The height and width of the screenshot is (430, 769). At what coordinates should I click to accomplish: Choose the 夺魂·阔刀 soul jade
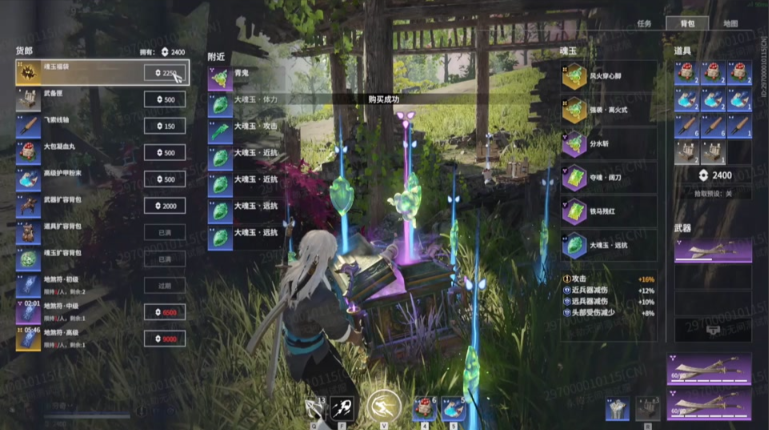click(x=608, y=177)
